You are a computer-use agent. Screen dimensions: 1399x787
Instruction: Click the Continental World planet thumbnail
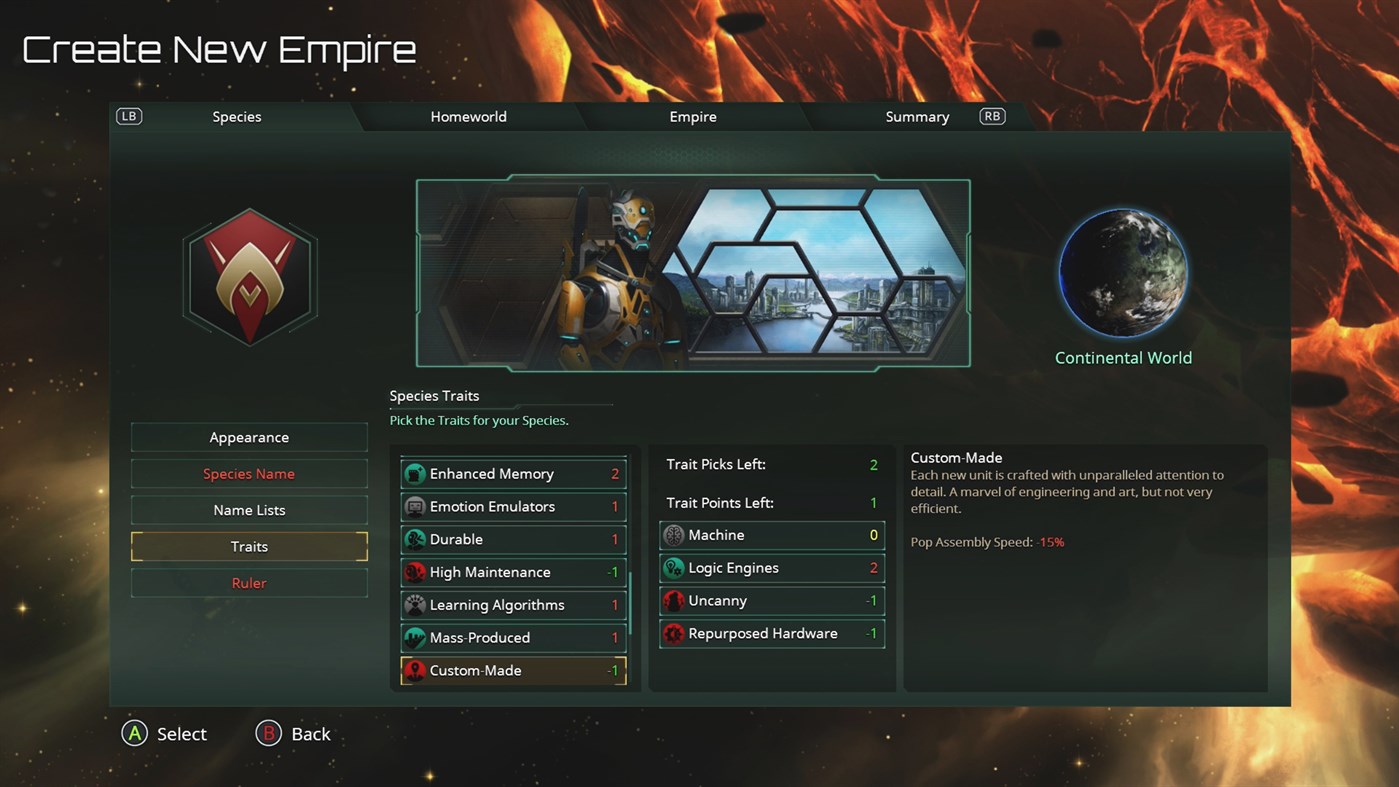pos(1123,271)
